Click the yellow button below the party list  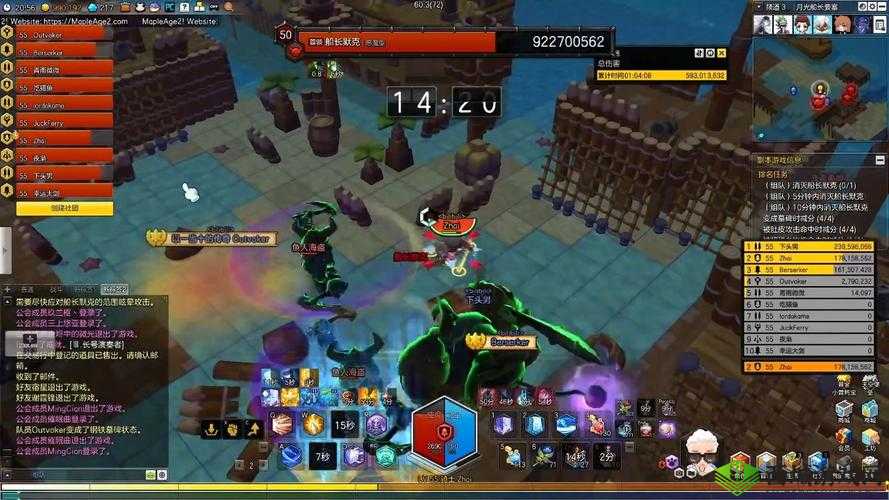click(63, 208)
